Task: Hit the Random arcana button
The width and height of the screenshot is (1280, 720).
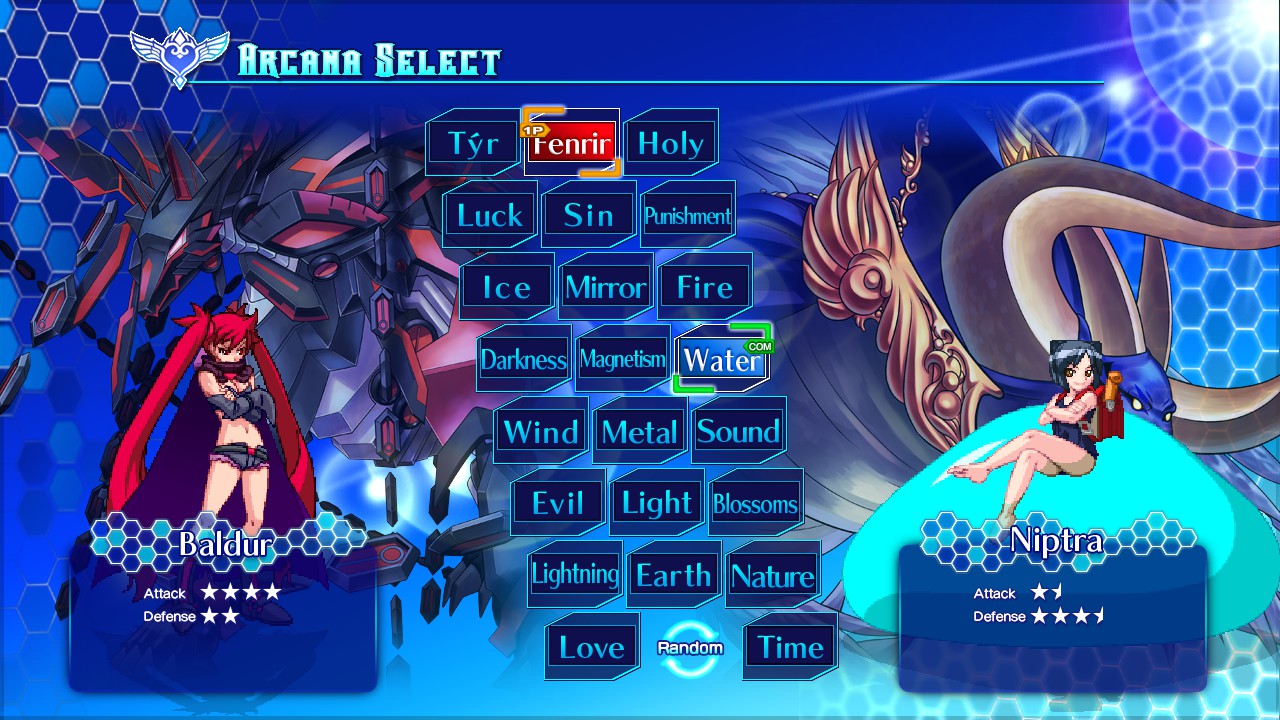Action: [690, 647]
